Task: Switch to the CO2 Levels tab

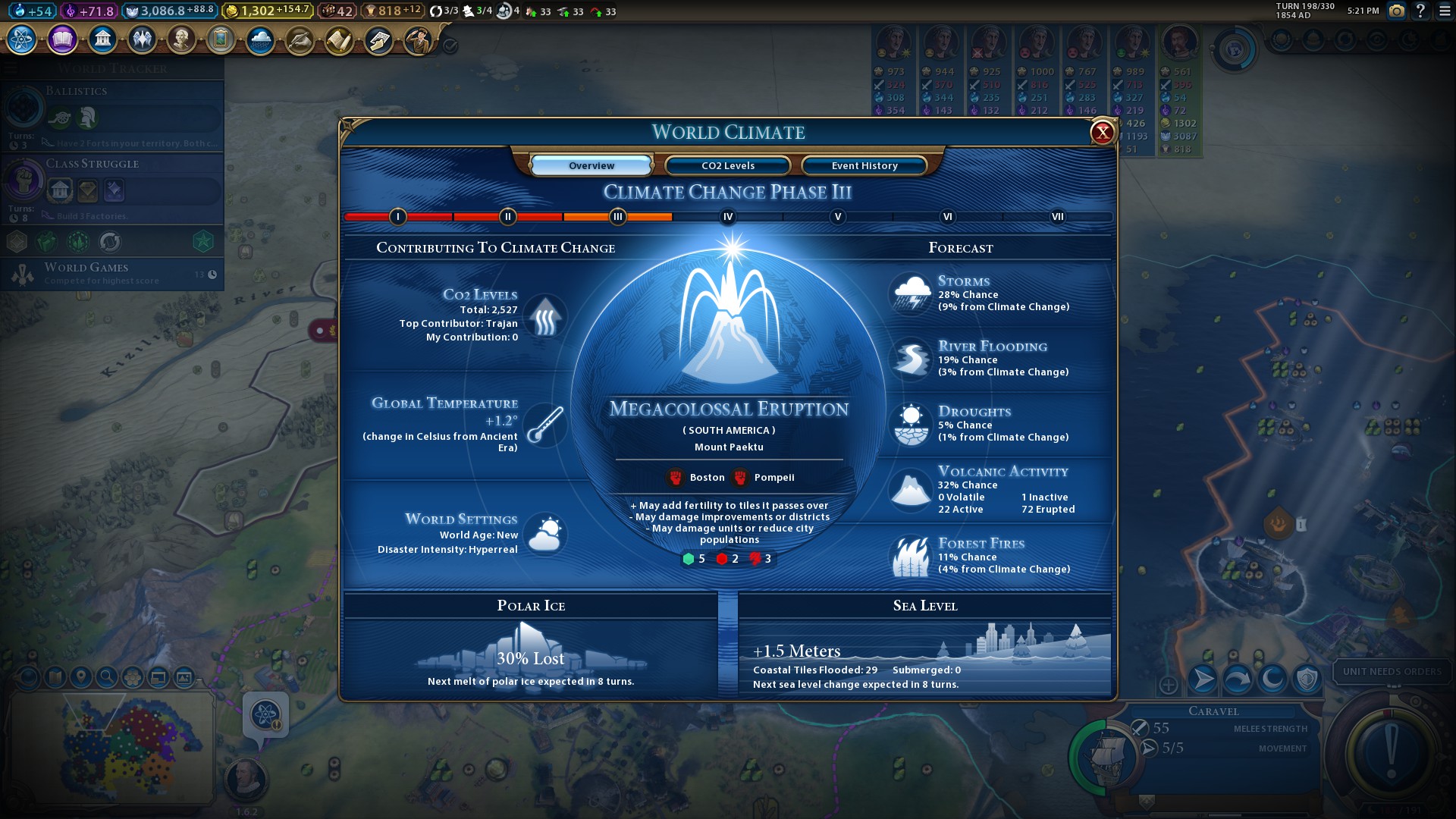Action: click(727, 165)
